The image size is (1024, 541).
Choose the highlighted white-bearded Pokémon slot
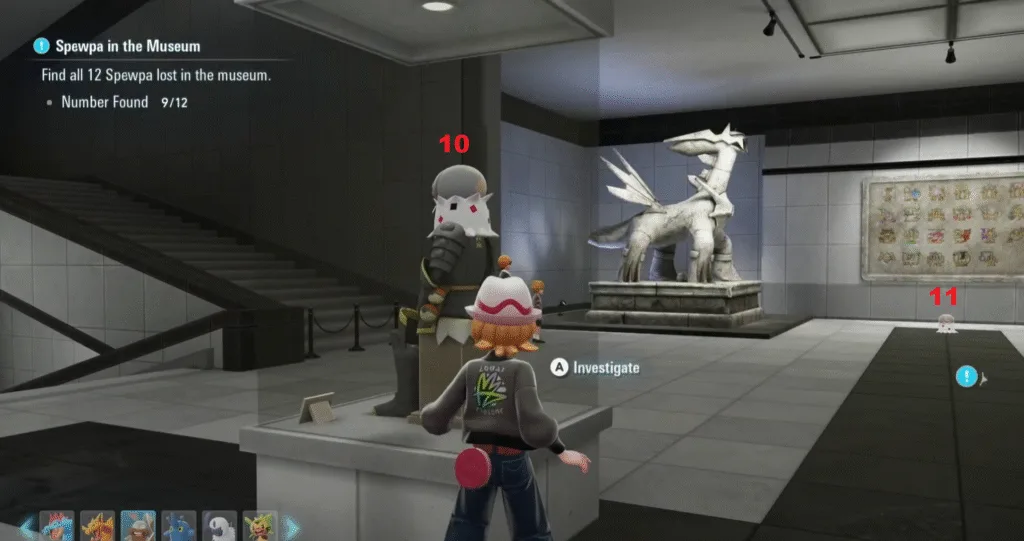point(138,527)
